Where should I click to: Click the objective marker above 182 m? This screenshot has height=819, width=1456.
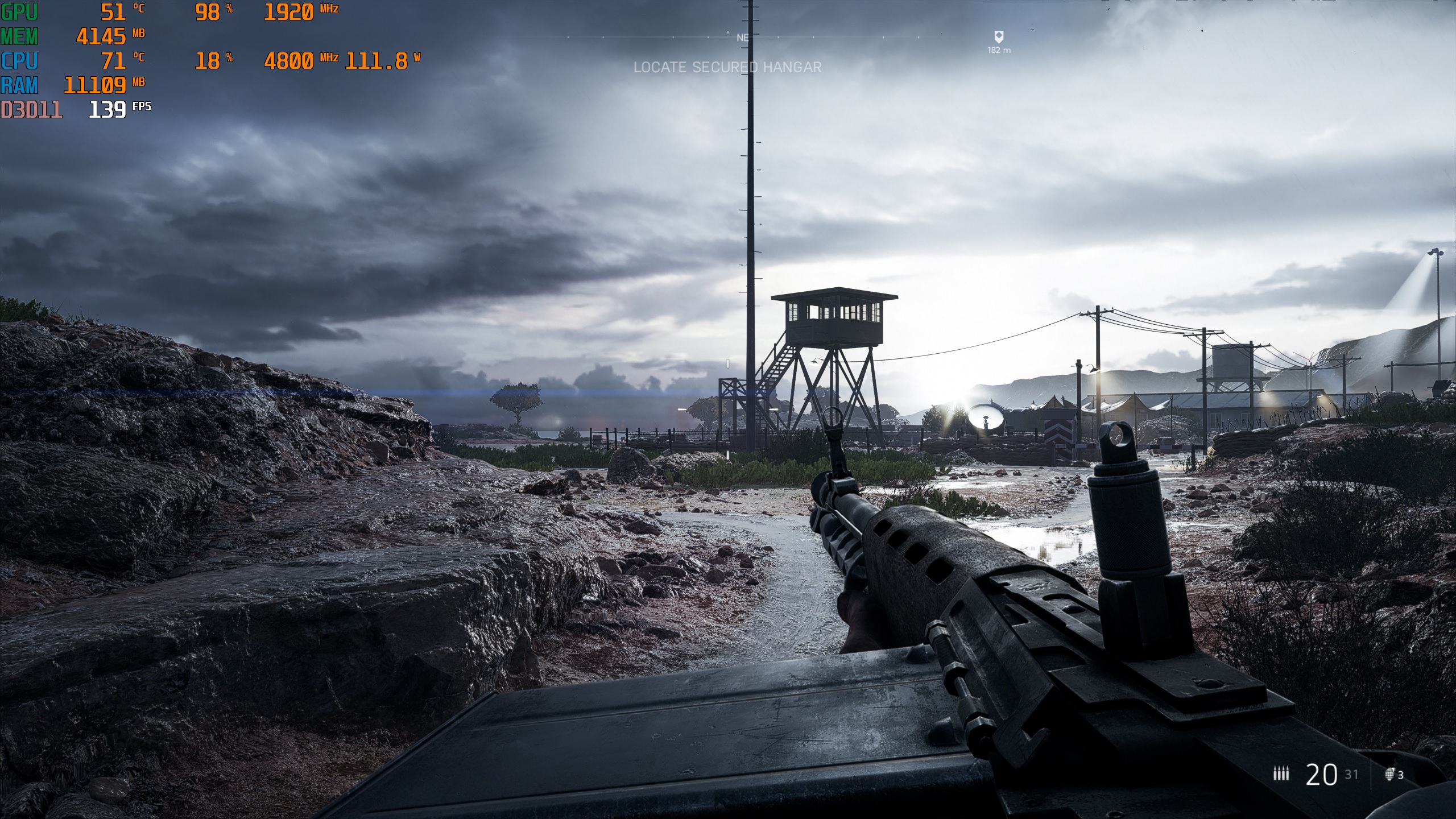pos(998,37)
